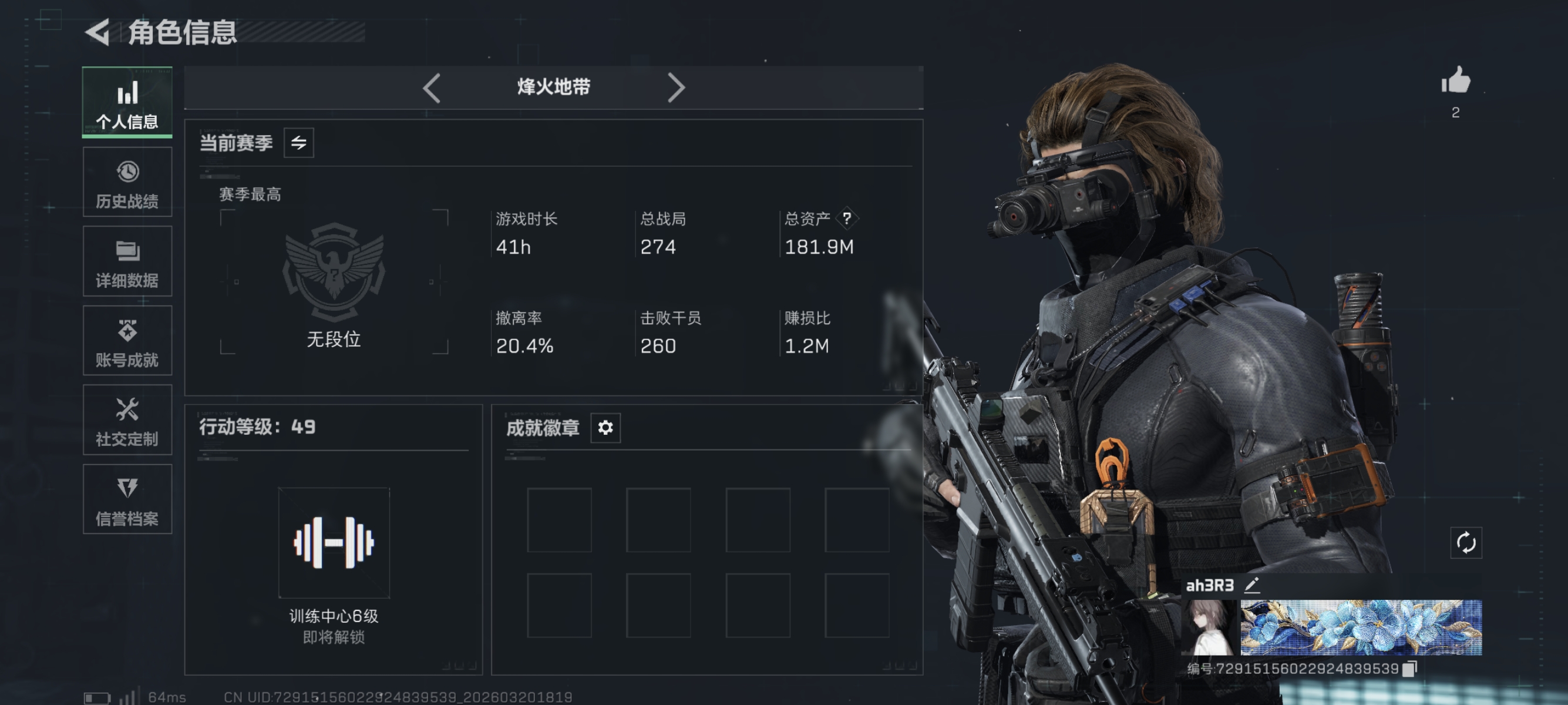Click the back arrow beside 角色信息
Screen dimensions: 1568x705
pyautogui.click(x=99, y=33)
